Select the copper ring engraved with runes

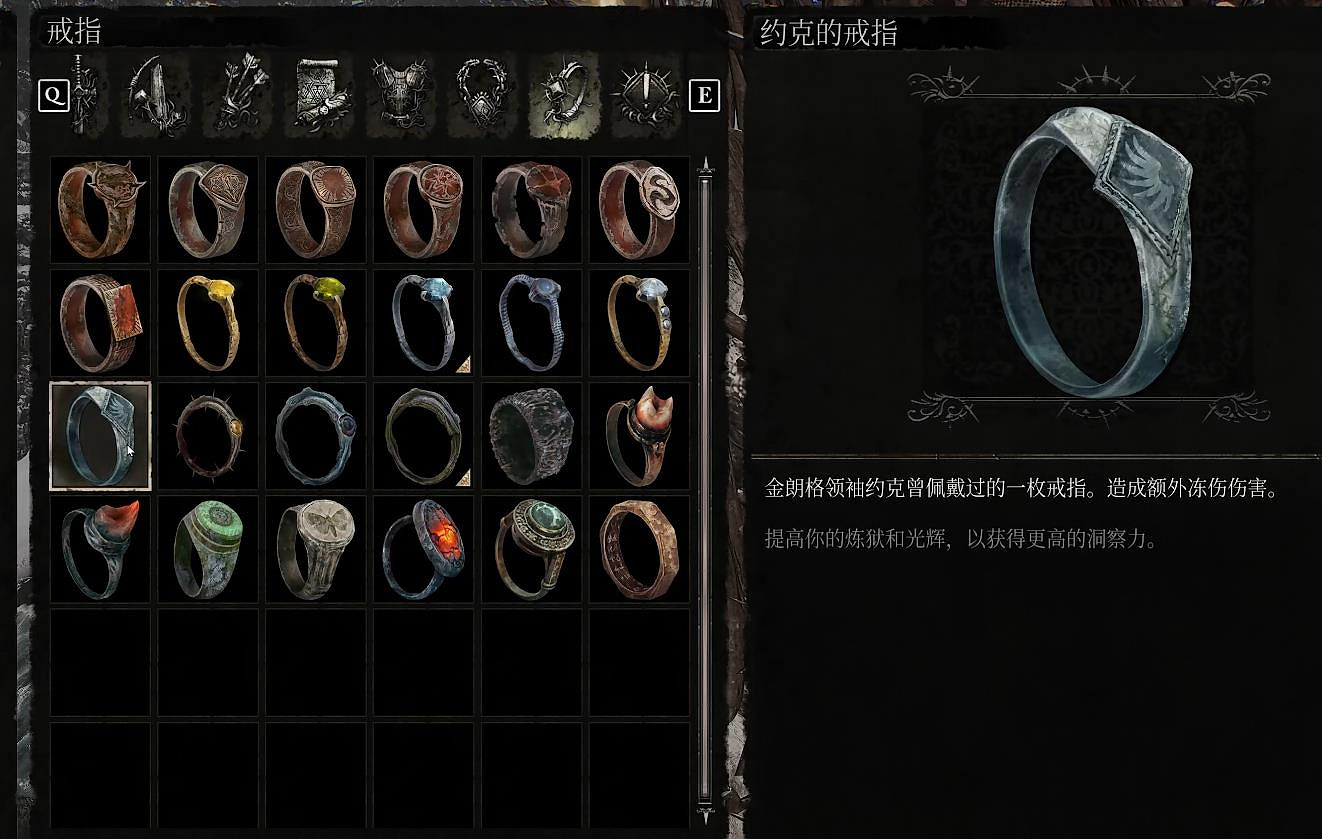point(638,548)
